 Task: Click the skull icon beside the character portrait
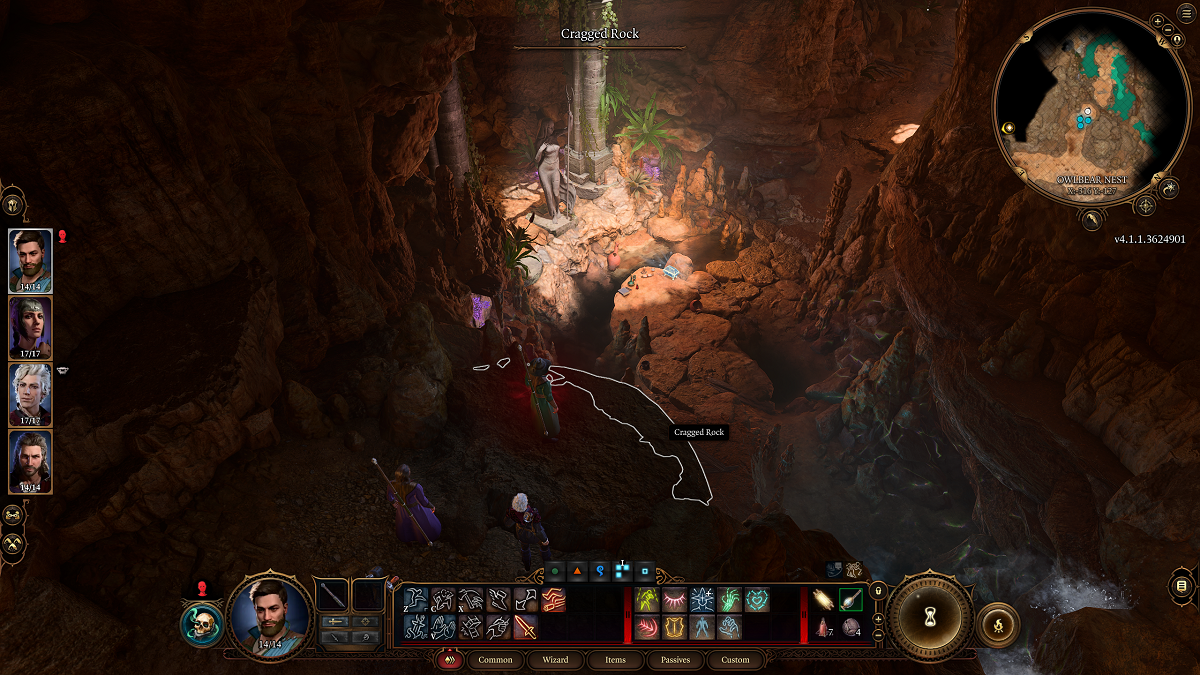click(203, 624)
